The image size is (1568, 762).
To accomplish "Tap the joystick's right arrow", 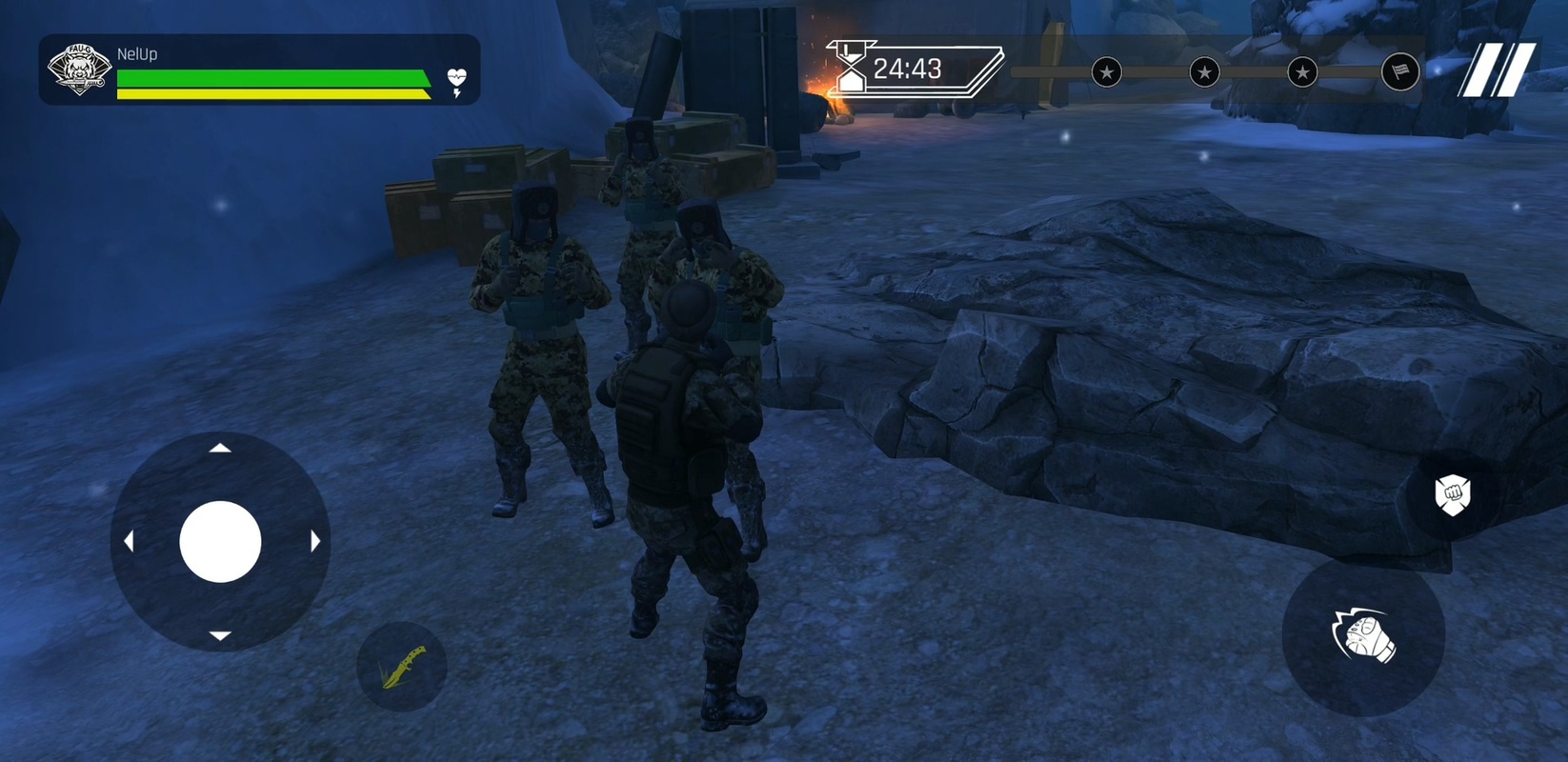I will (314, 542).
